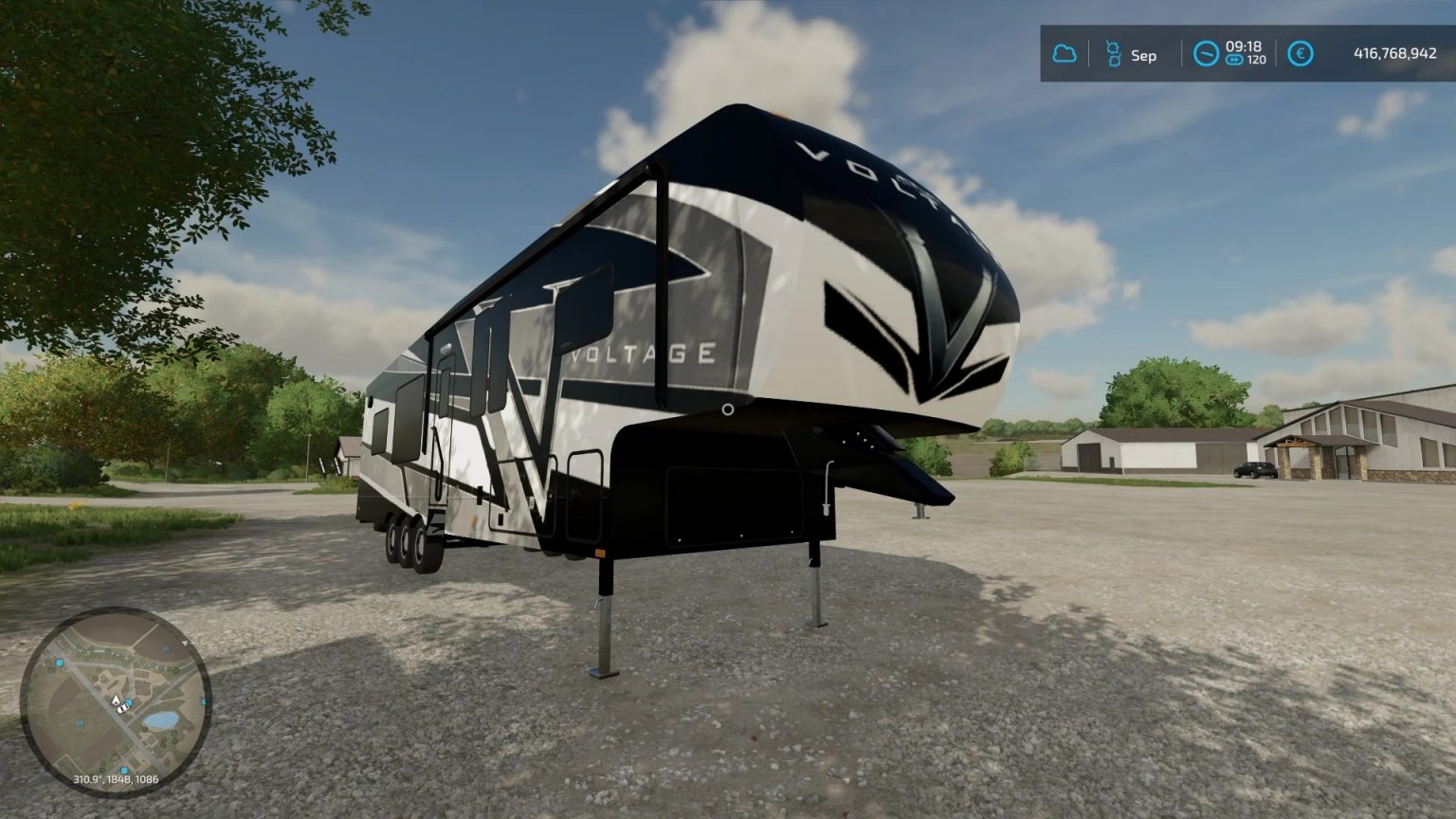The image size is (1456, 819).
Task: Click the vehicle icon near the minimap center
Action: point(123,709)
